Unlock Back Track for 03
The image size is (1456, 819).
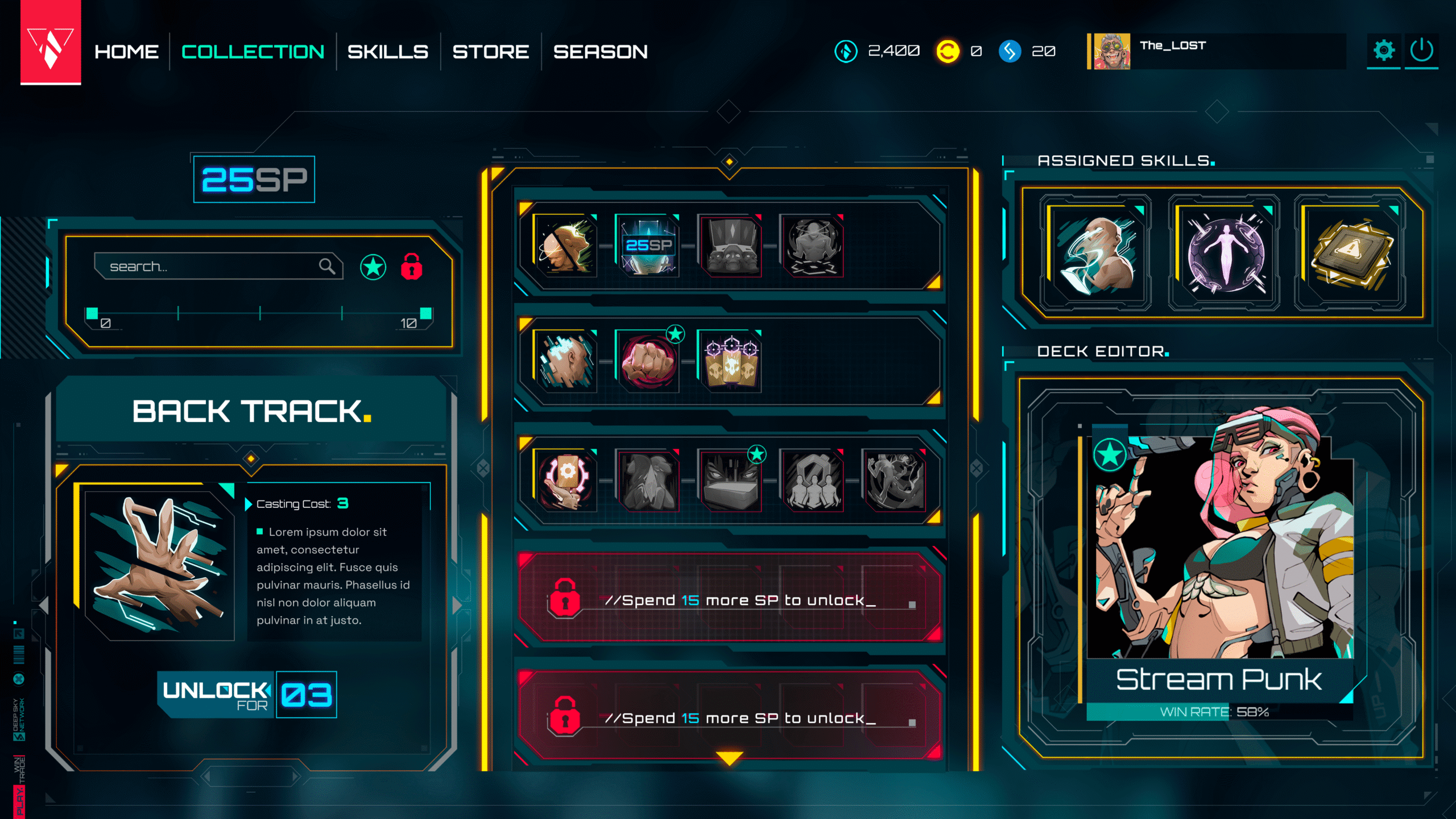pyautogui.click(x=247, y=694)
